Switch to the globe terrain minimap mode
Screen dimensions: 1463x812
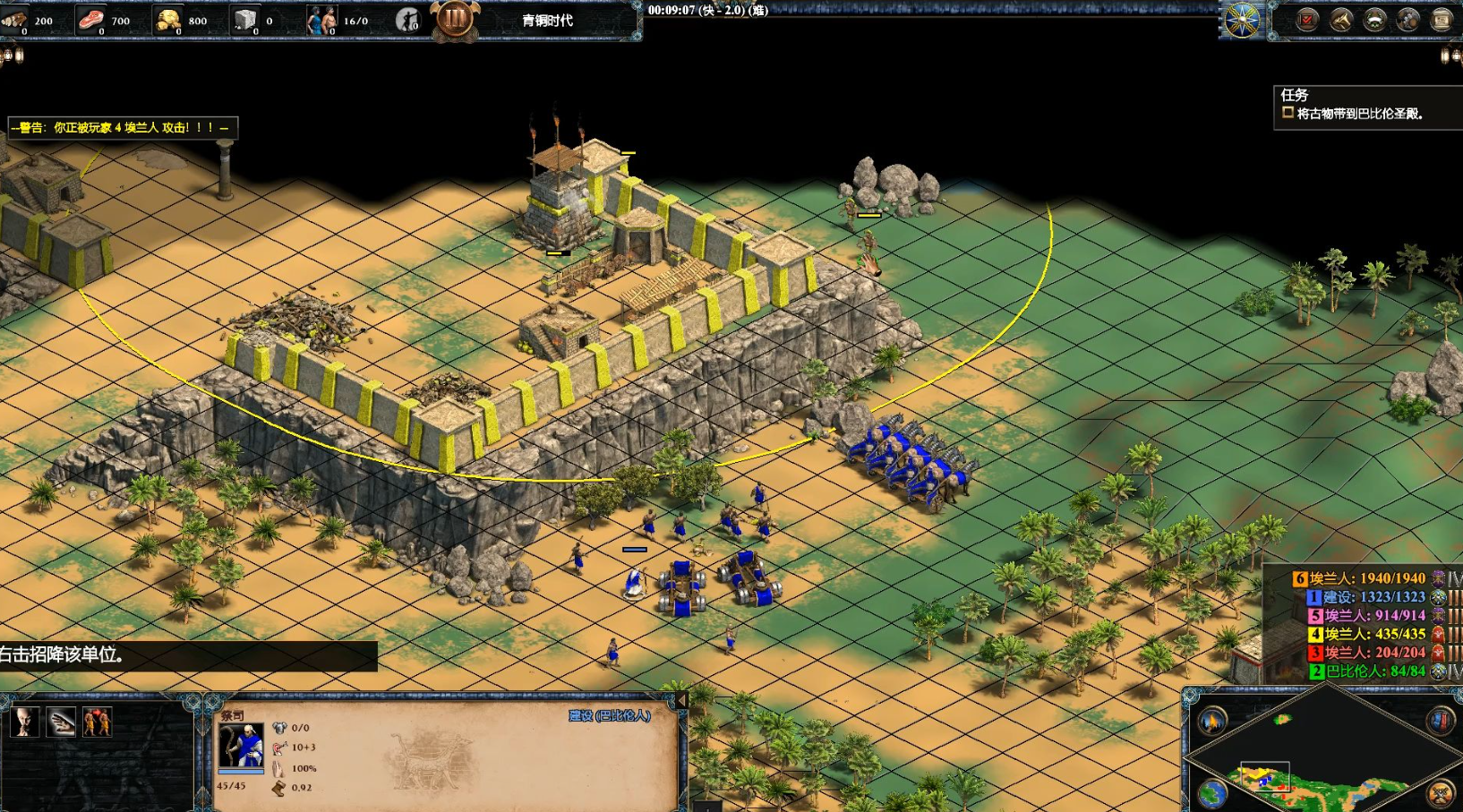(x=1212, y=793)
